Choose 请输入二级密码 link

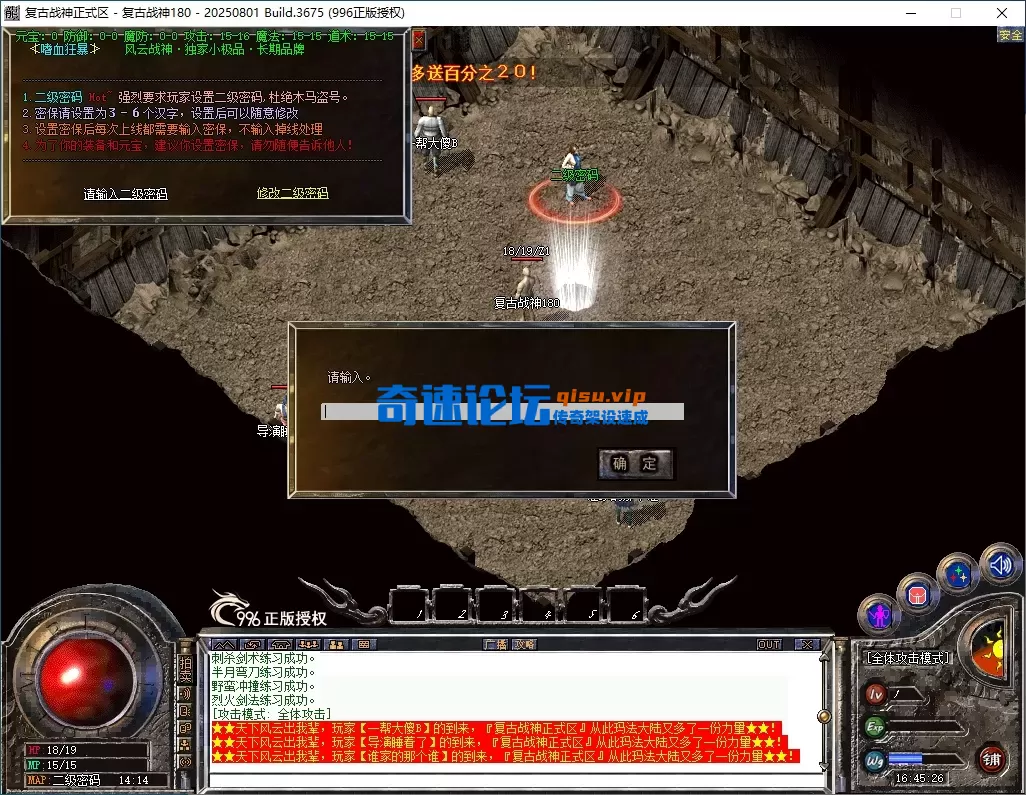click(125, 194)
